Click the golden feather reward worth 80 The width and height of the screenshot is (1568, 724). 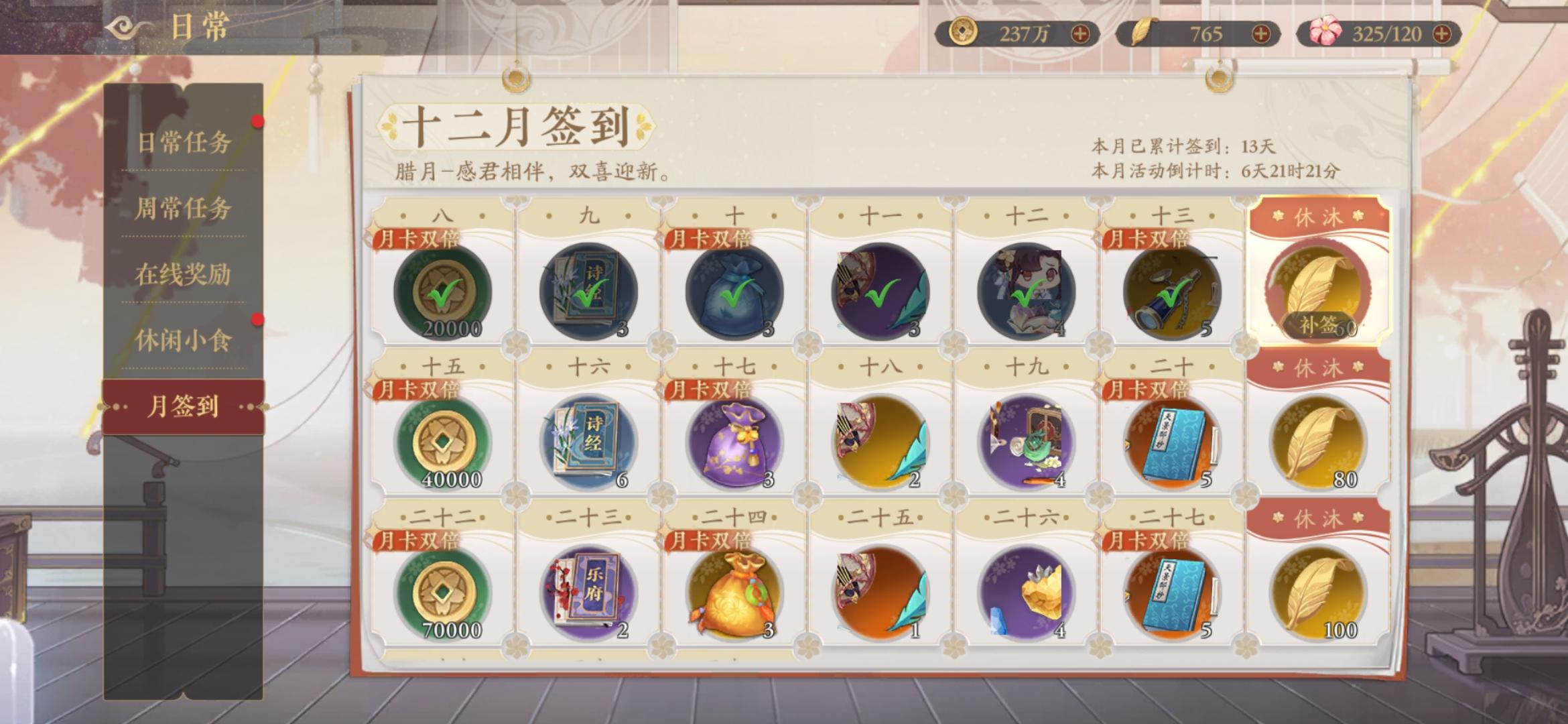[1317, 442]
